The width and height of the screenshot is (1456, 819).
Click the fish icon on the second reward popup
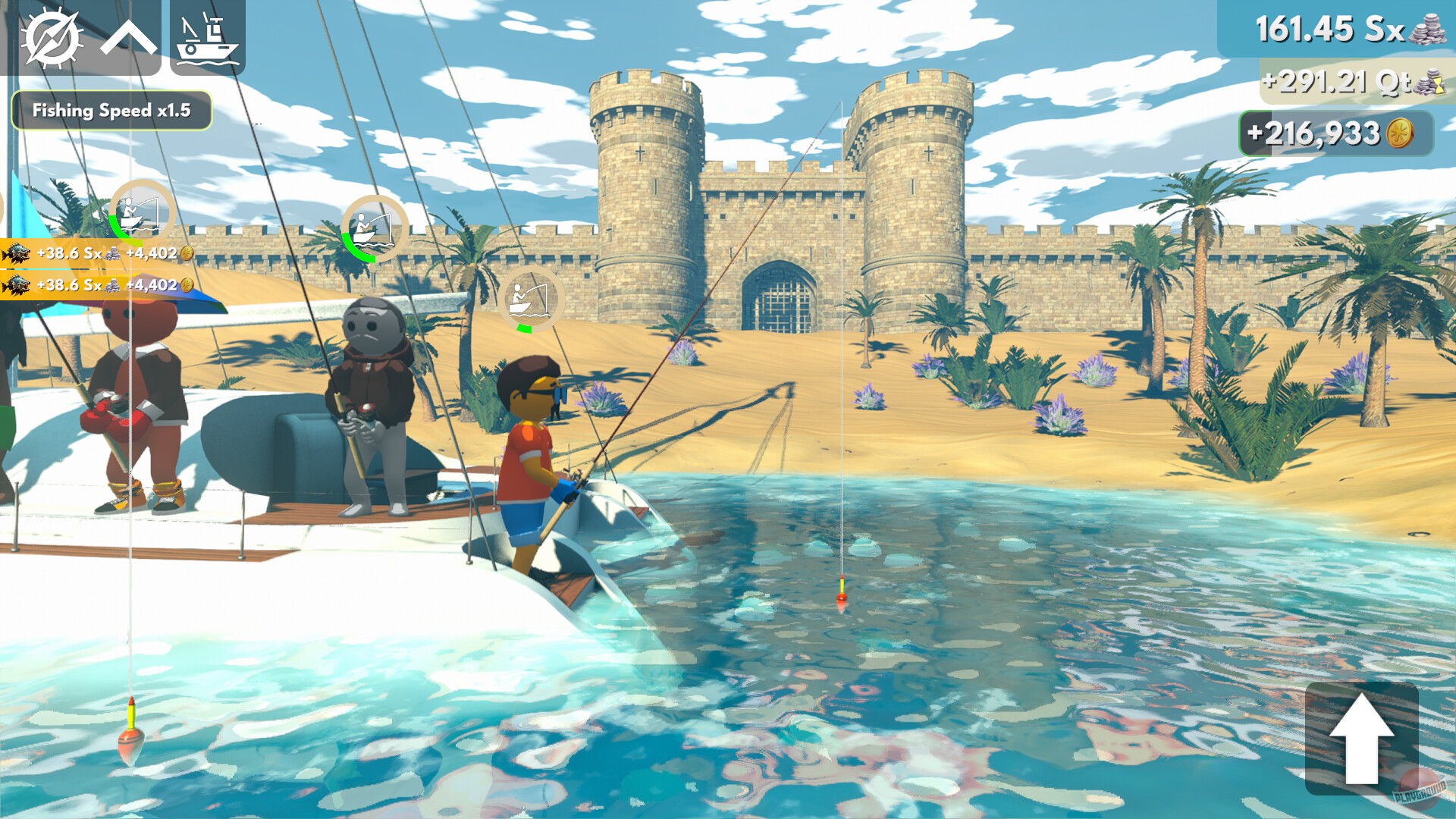[x=15, y=287]
